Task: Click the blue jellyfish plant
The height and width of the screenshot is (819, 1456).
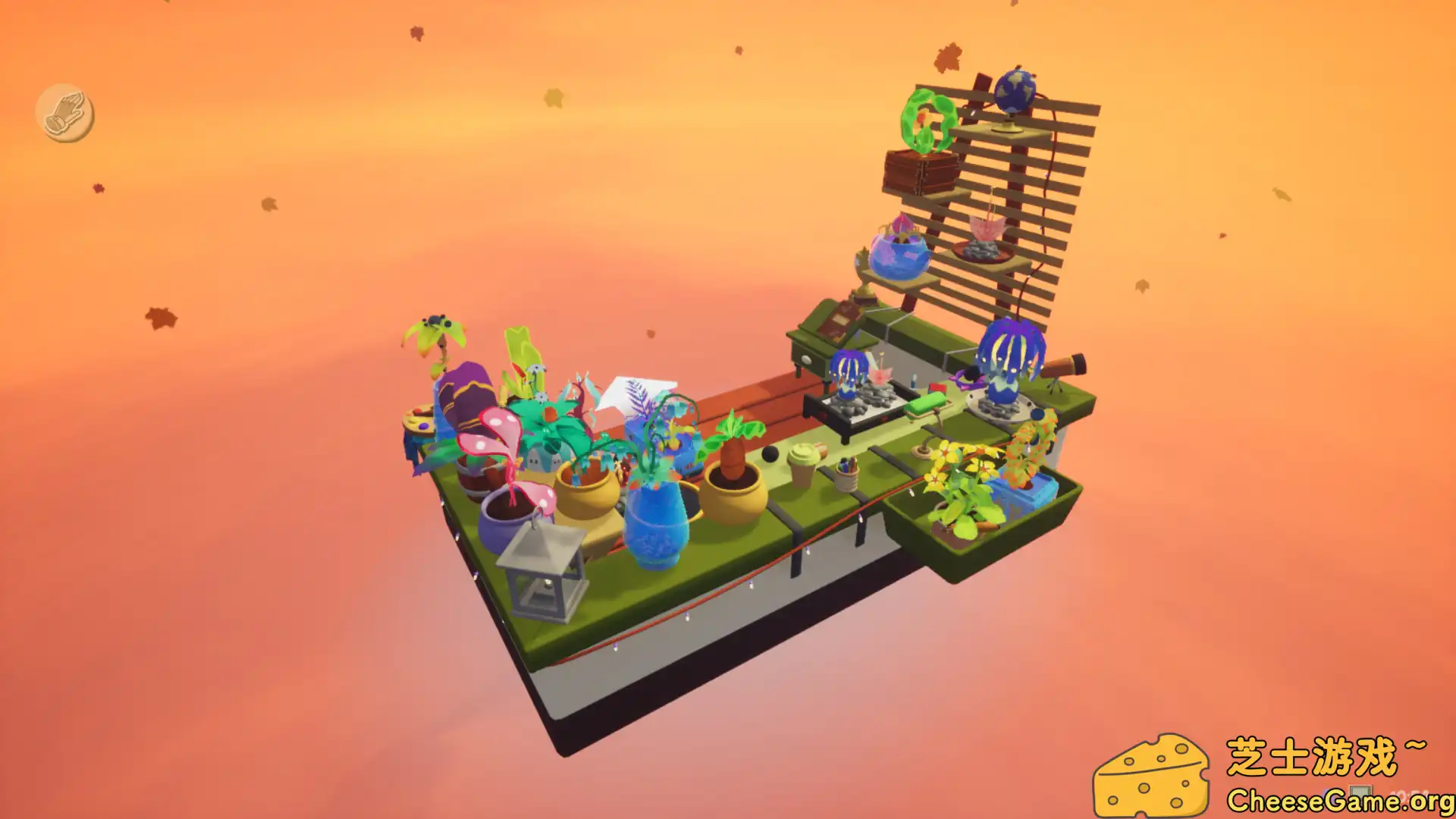Action: coord(1008,353)
